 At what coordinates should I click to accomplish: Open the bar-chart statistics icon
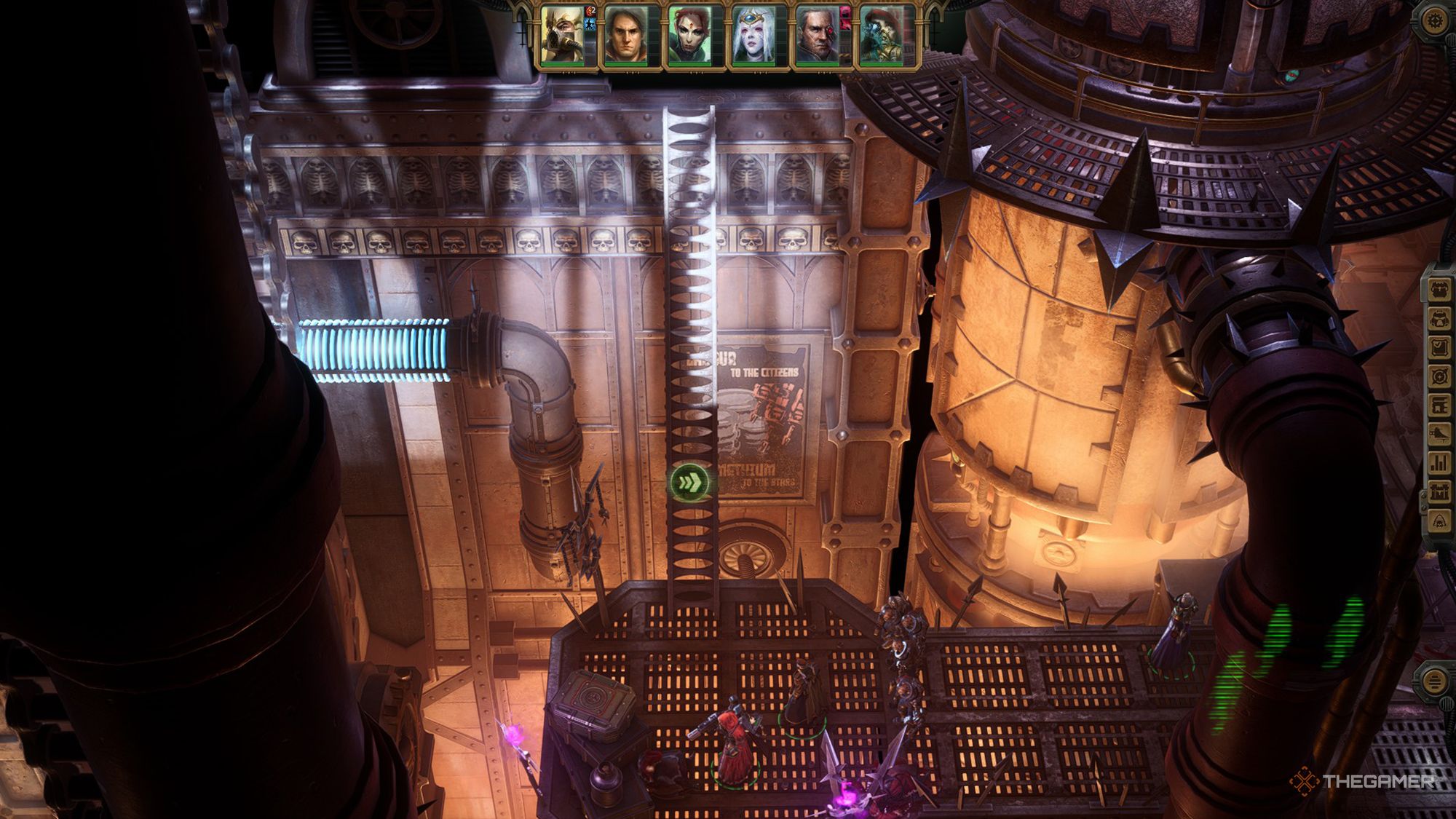1440,464
